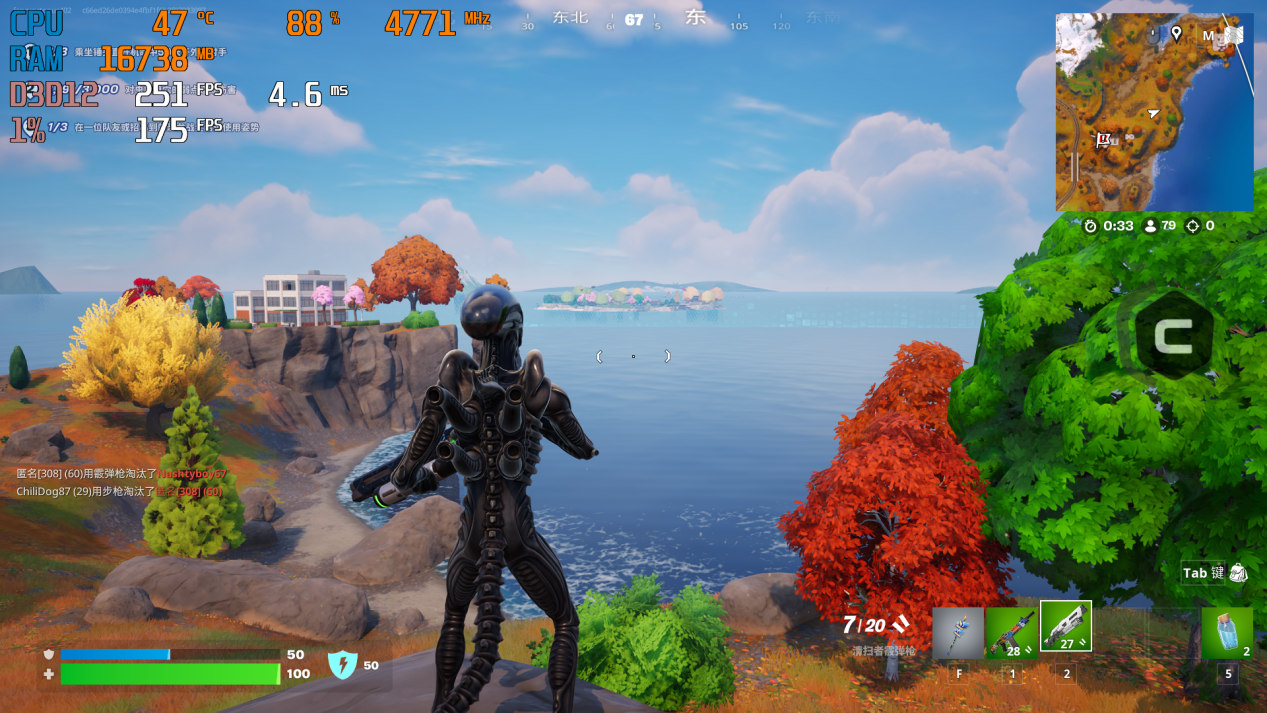This screenshot has width=1267, height=713.
Task: Select the pickaxe harvesting tool slot
Action: pos(958,633)
